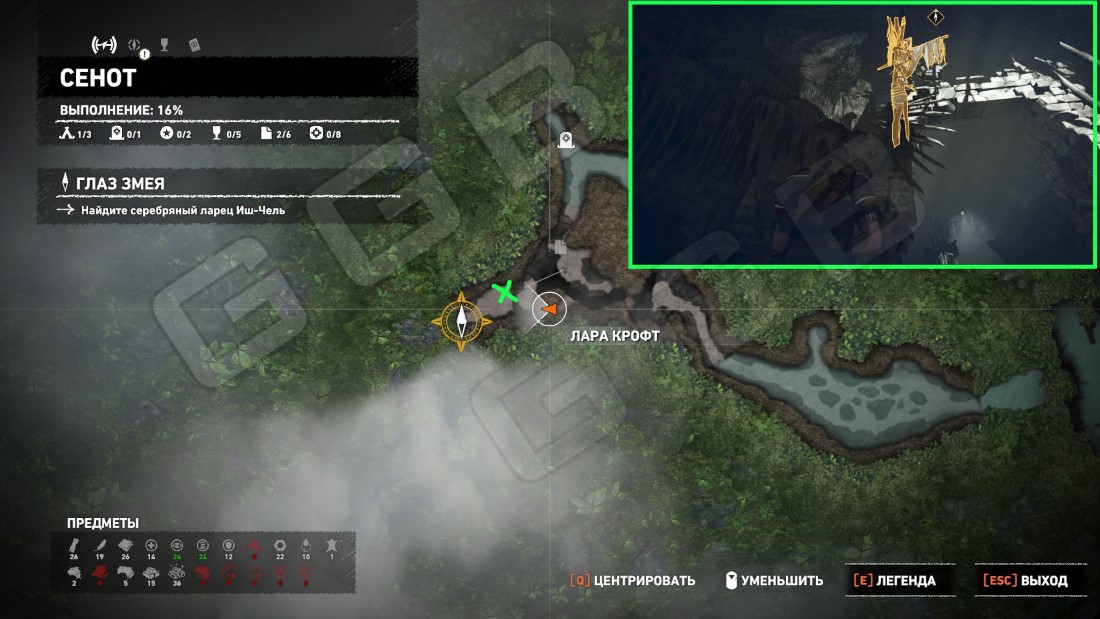Click the document marker on the map

click(560, 246)
